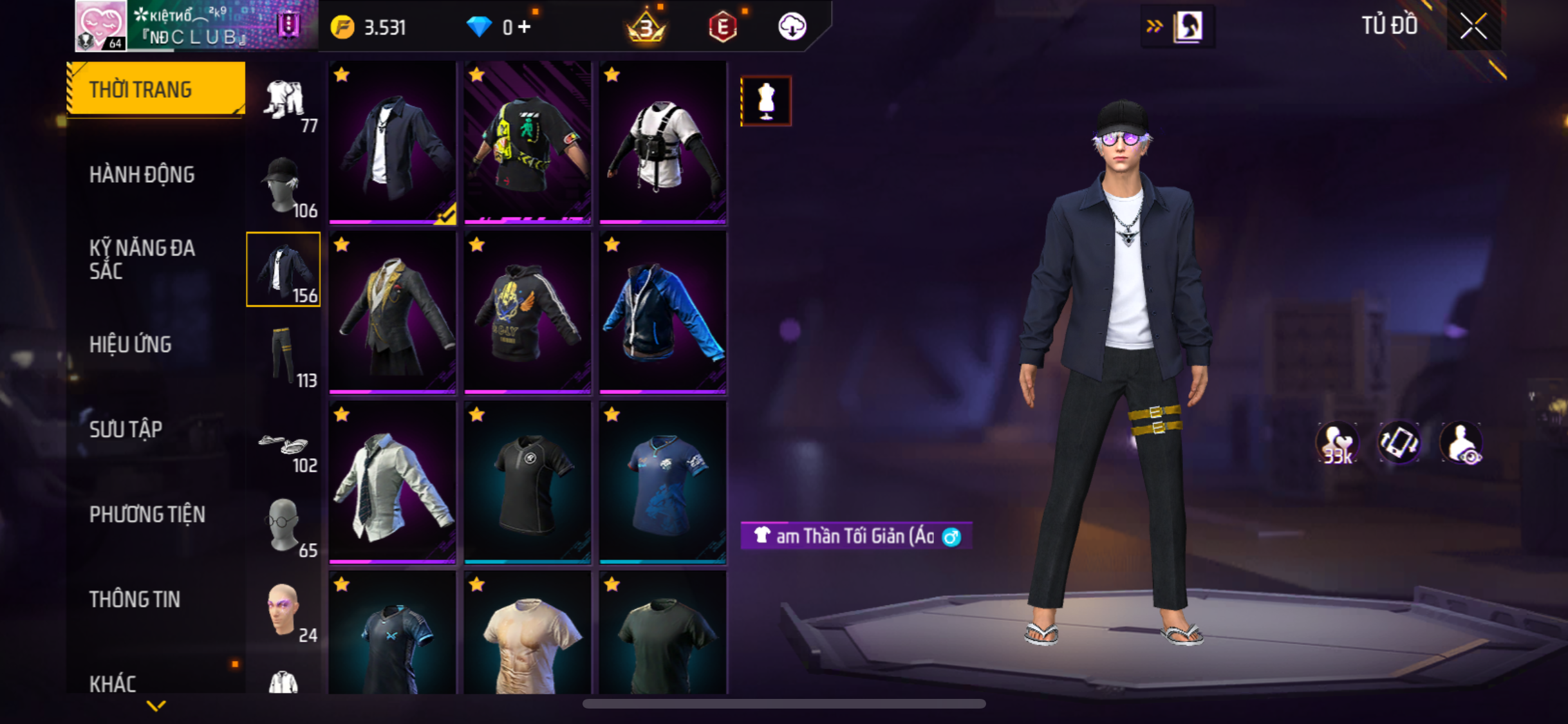Choose the KHÁC menu entry

coord(113,683)
